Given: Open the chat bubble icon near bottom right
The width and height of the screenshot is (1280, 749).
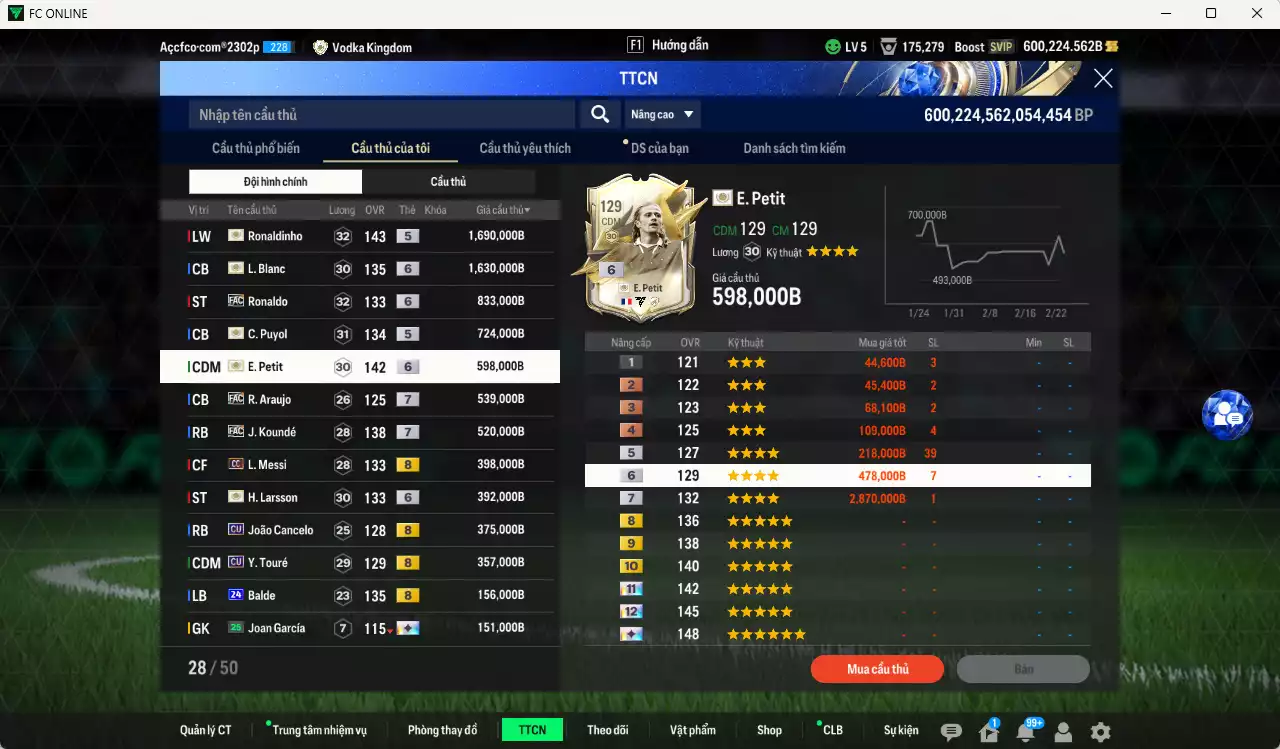Looking at the screenshot, I should 950,731.
